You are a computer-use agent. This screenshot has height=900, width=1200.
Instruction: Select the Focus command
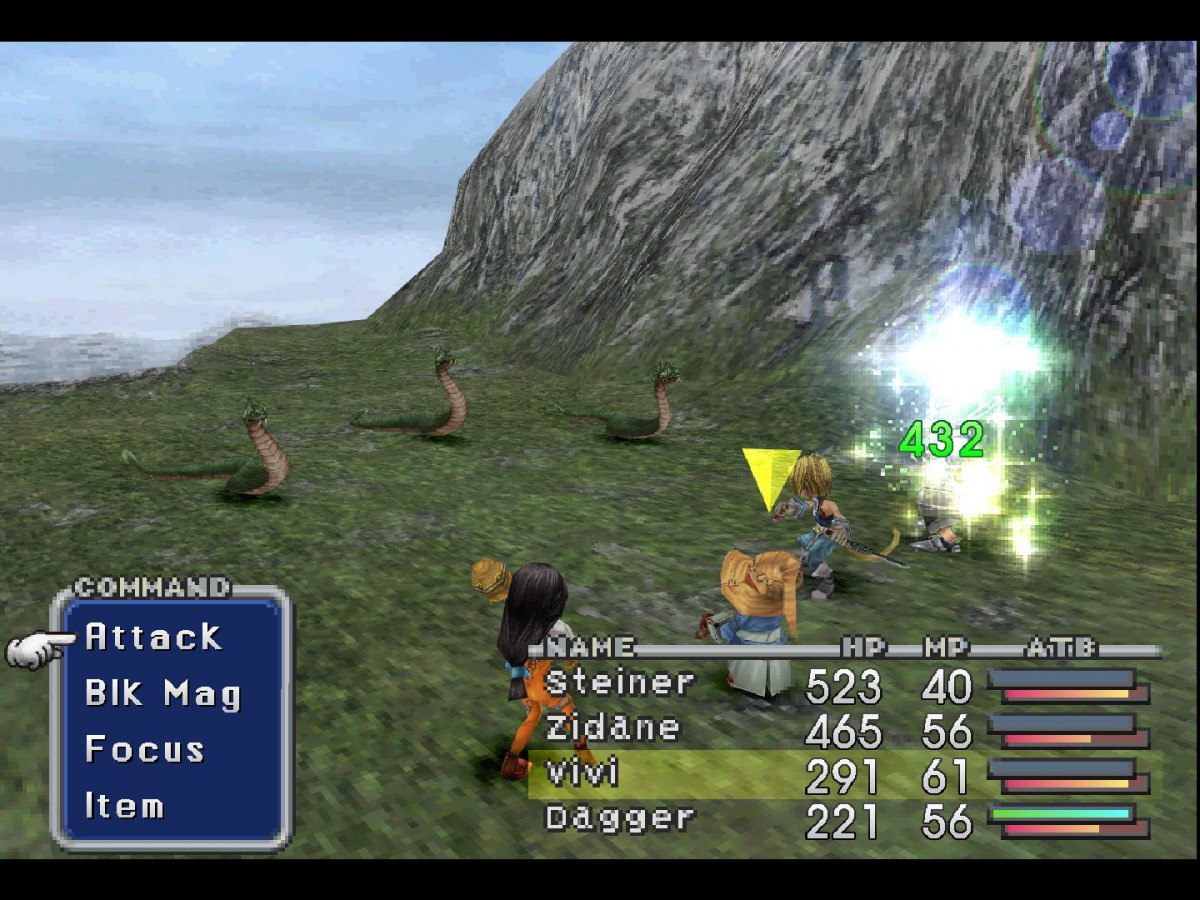tap(145, 749)
